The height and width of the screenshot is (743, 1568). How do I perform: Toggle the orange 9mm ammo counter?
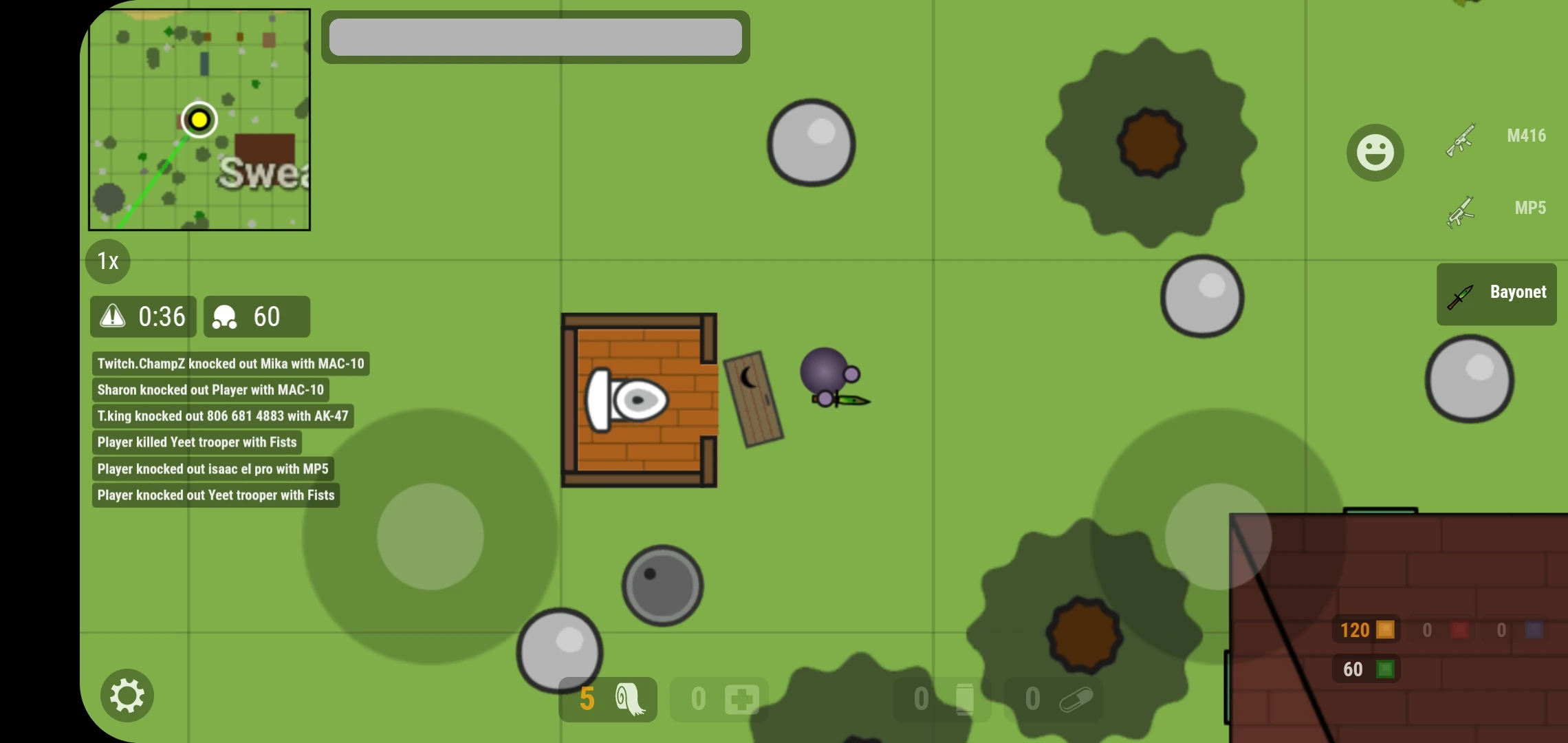pyautogui.click(x=1366, y=629)
